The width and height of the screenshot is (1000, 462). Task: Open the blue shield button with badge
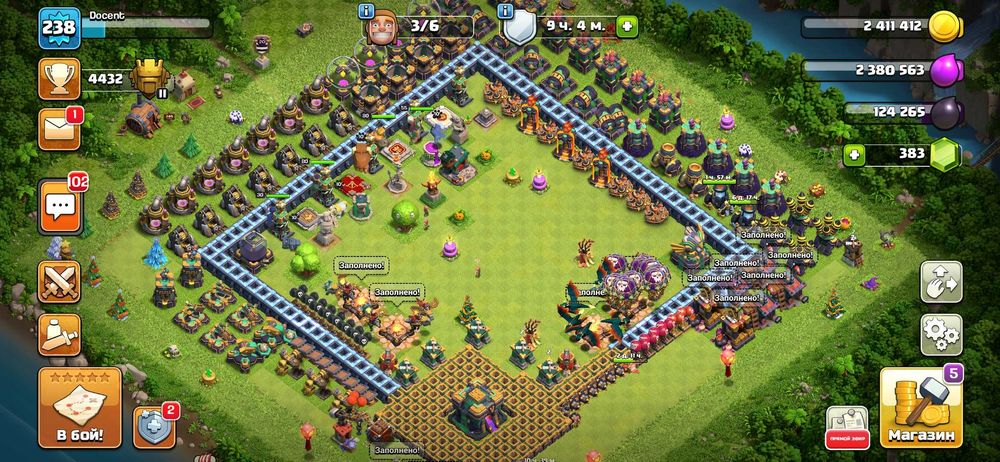[154, 425]
